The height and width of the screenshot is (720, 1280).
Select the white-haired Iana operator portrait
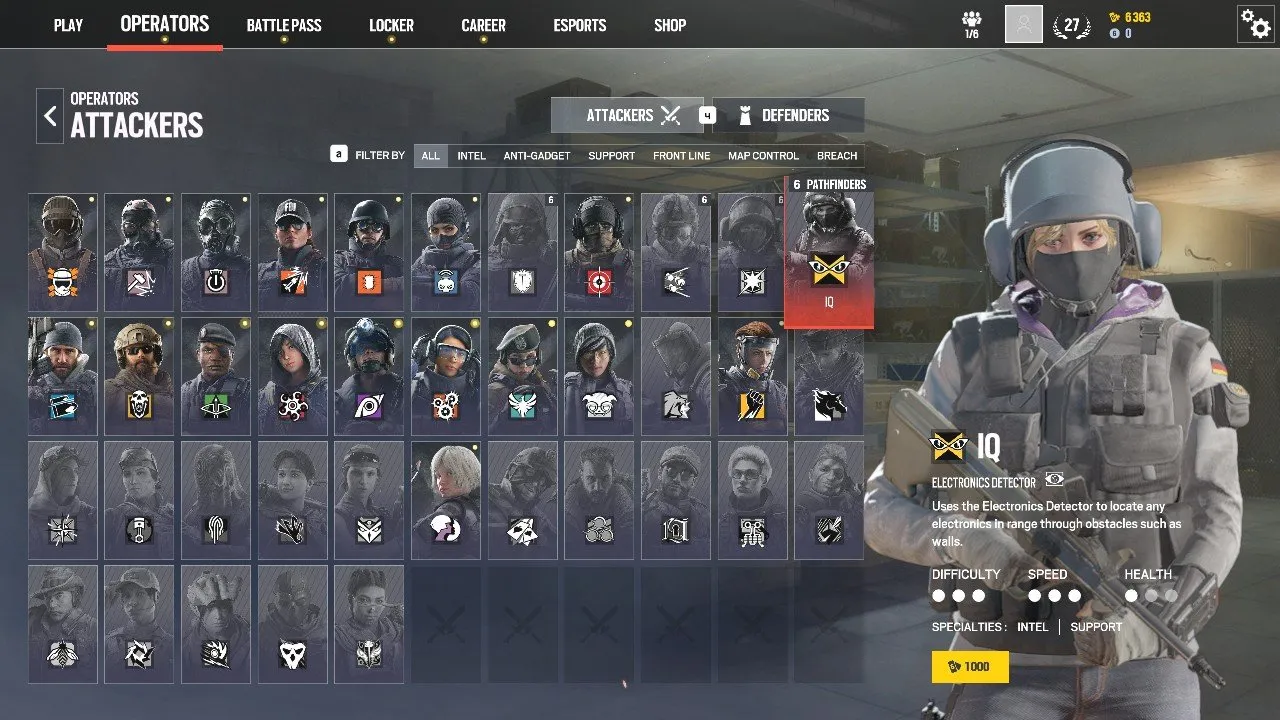click(446, 500)
